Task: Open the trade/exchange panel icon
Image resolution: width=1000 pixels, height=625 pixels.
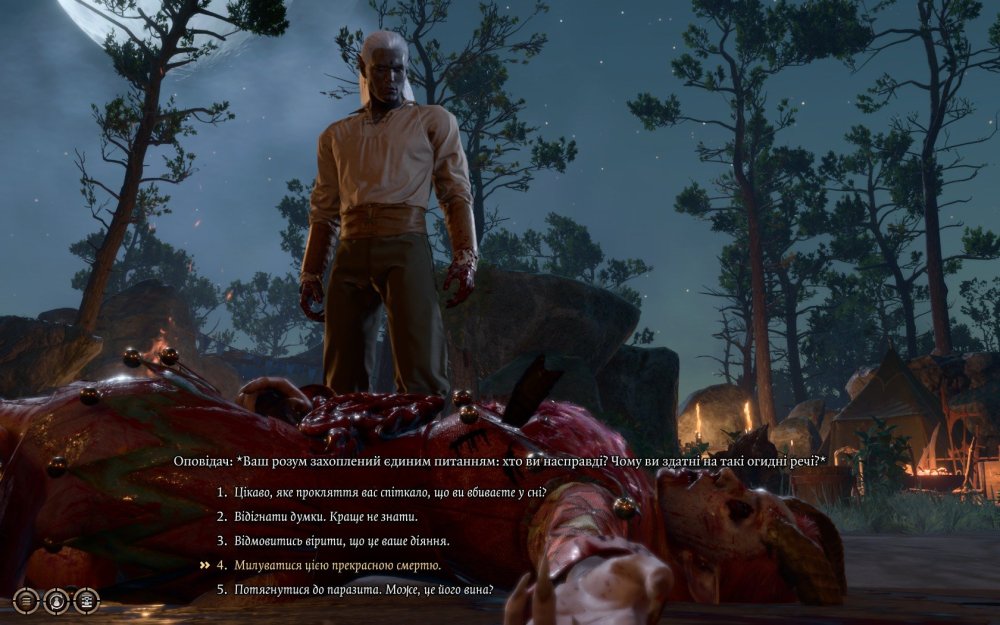Action: coord(87,600)
